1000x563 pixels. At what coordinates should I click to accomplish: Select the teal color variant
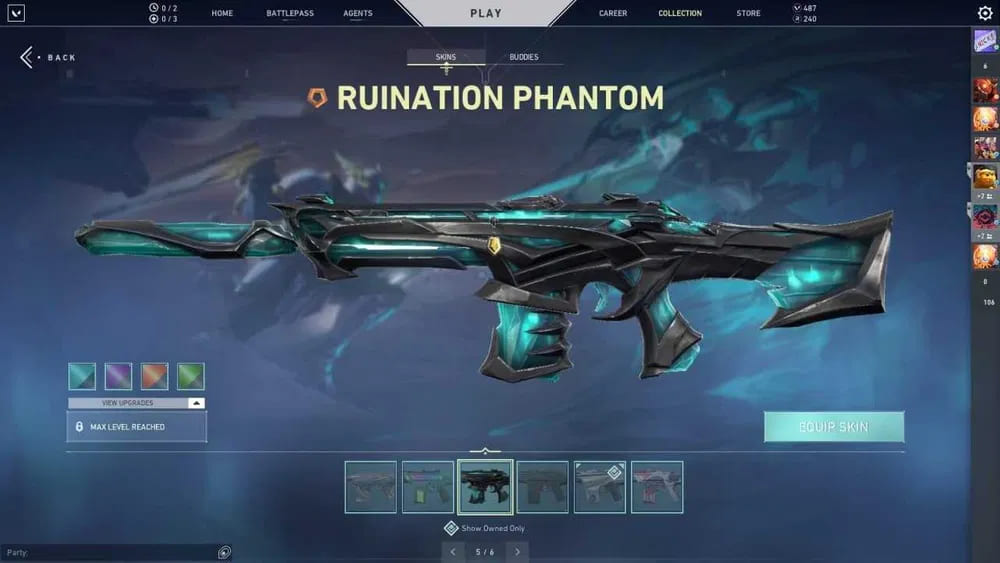tap(82, 376)
